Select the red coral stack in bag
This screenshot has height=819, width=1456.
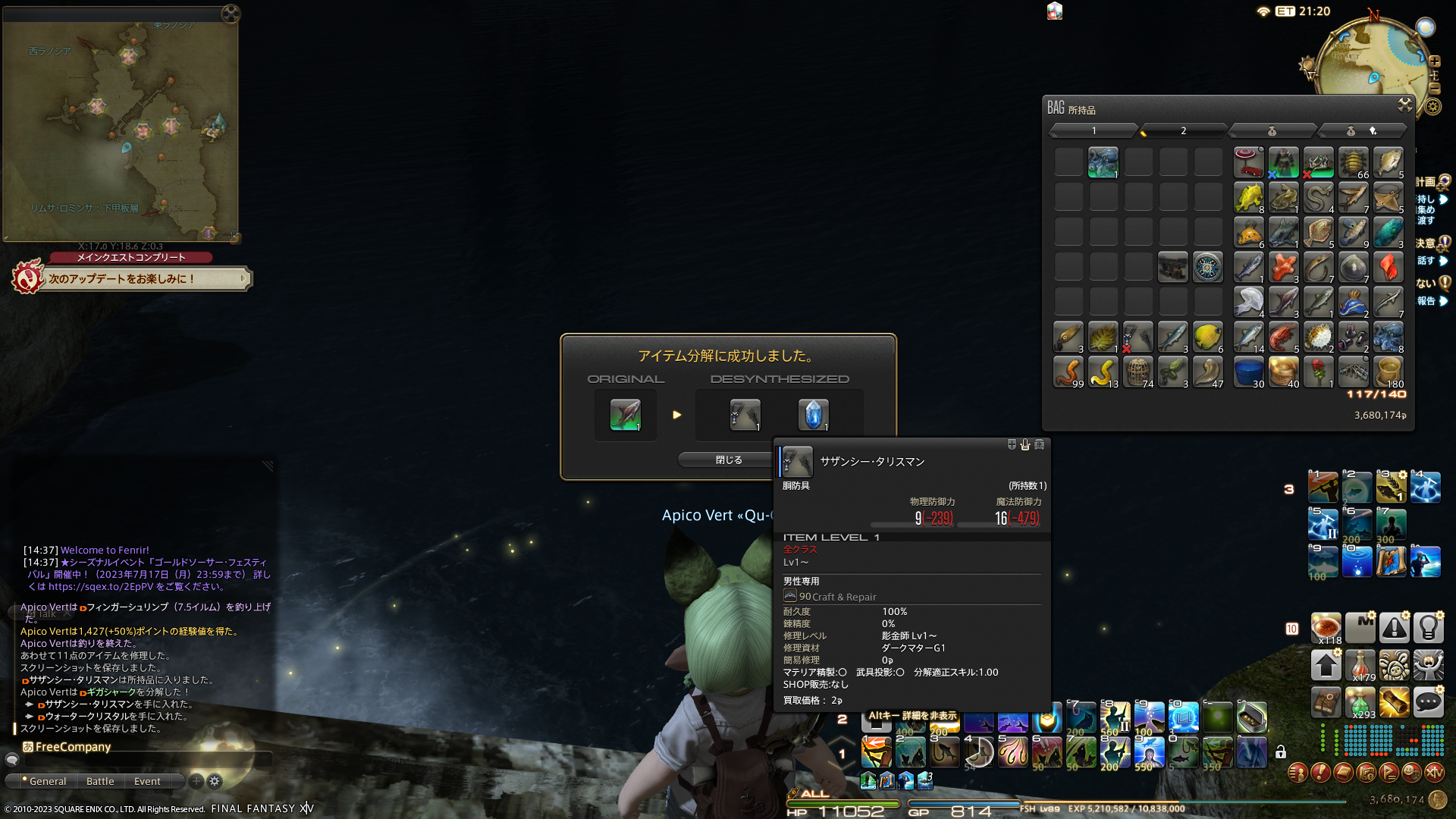[1283, 268]
